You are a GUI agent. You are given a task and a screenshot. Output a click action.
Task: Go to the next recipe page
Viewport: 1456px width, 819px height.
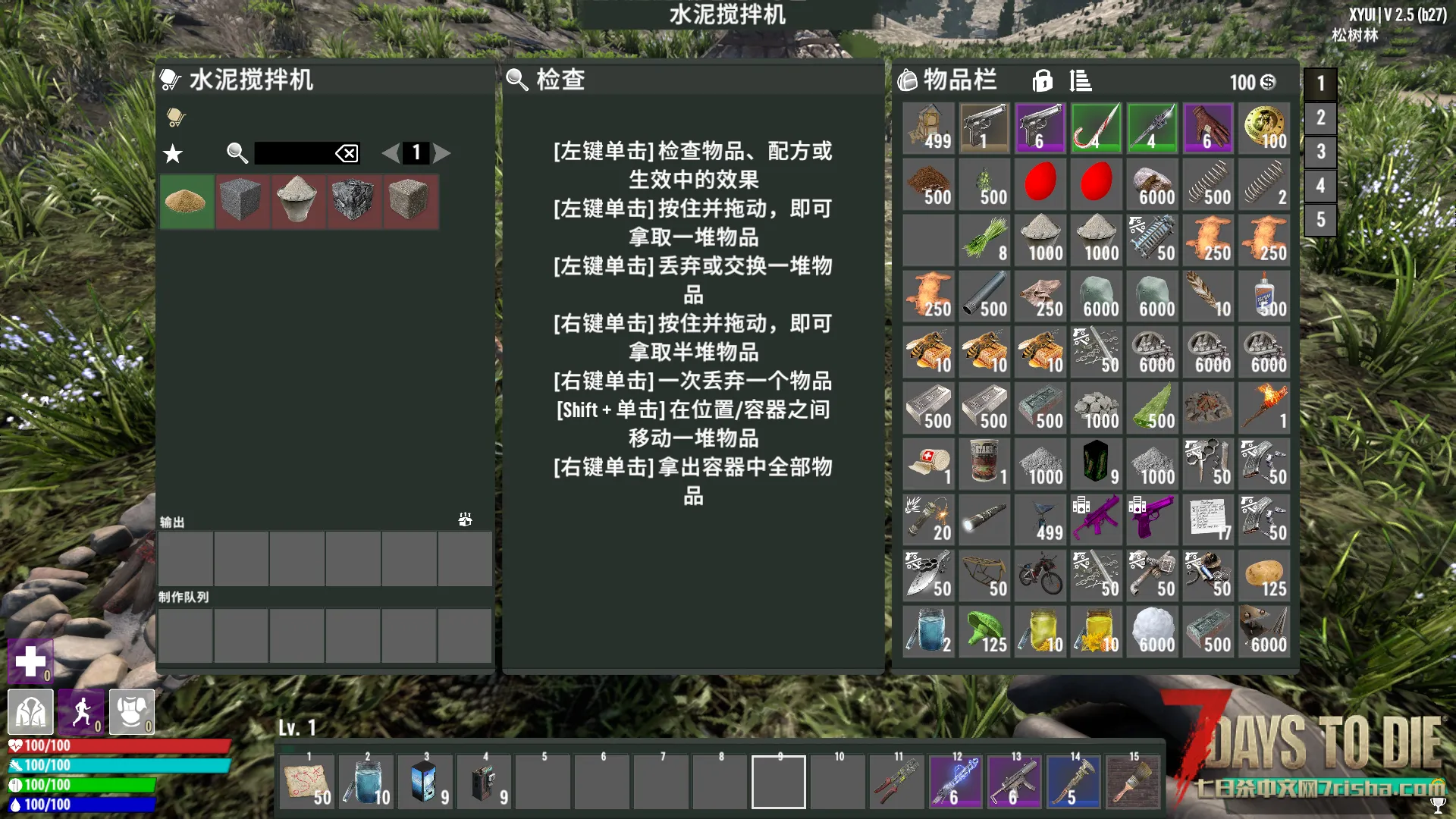pyautogui.click(x=442, y=153)
